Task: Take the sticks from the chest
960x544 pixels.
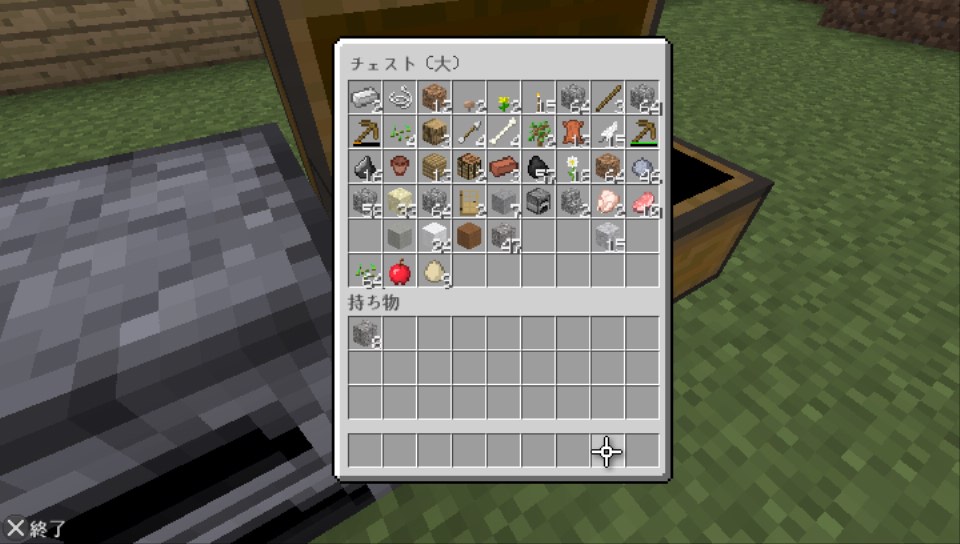Action: [x=607, y=98]
